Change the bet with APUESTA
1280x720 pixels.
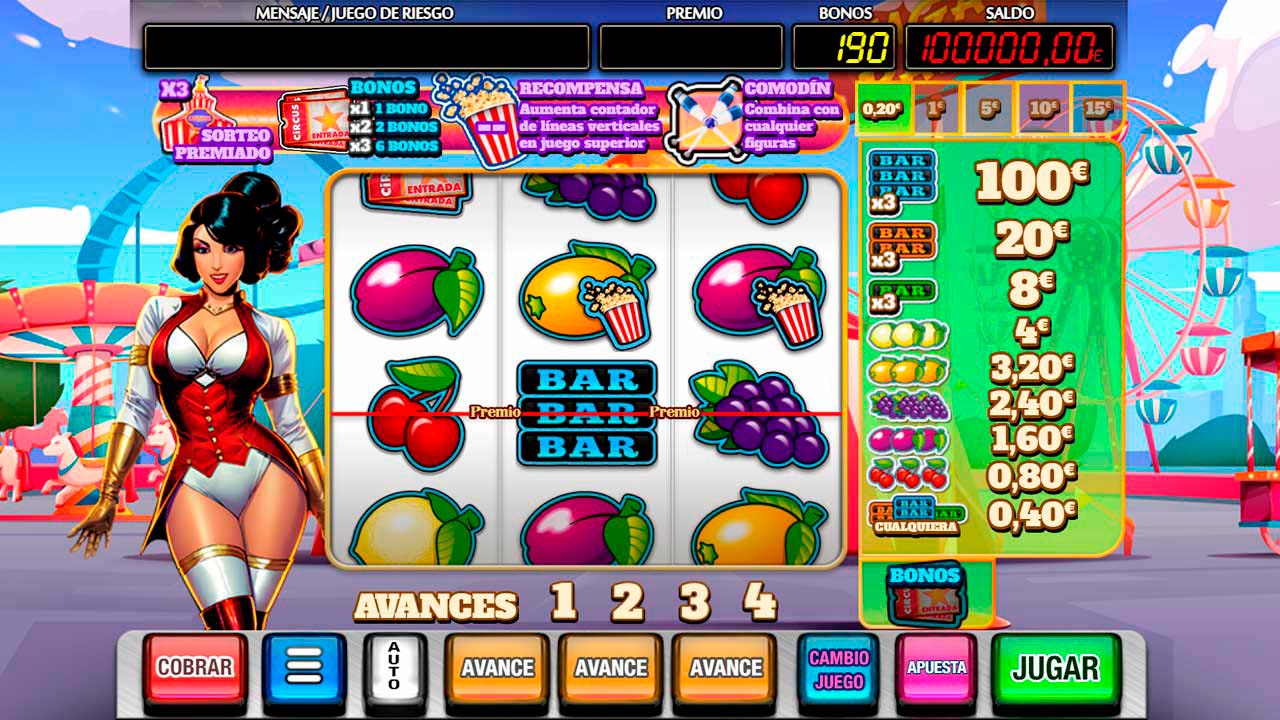(x=936, y=667)
